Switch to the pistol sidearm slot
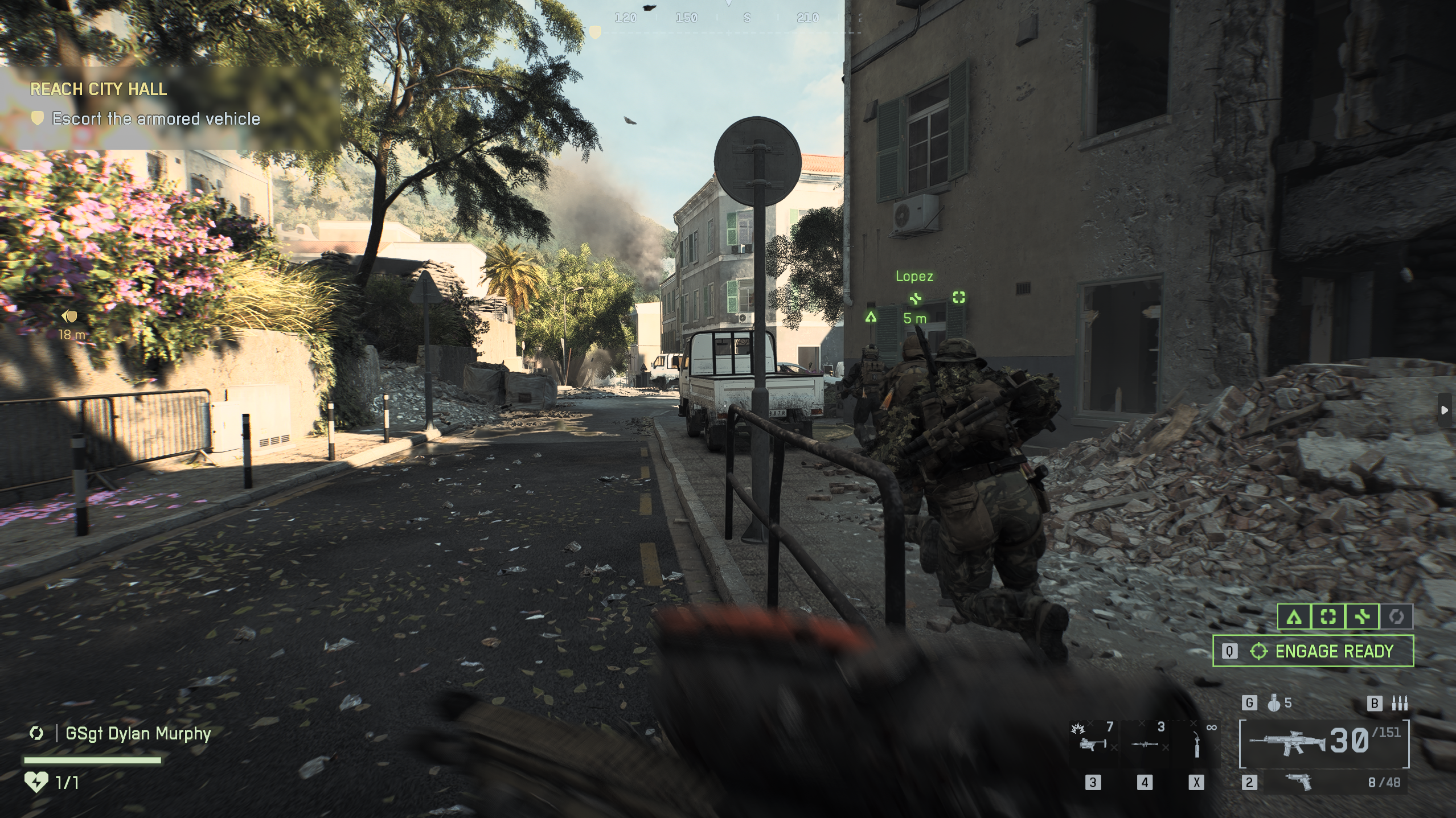The height and width of the screenshot is (818, 1456). pos(1298,782)
